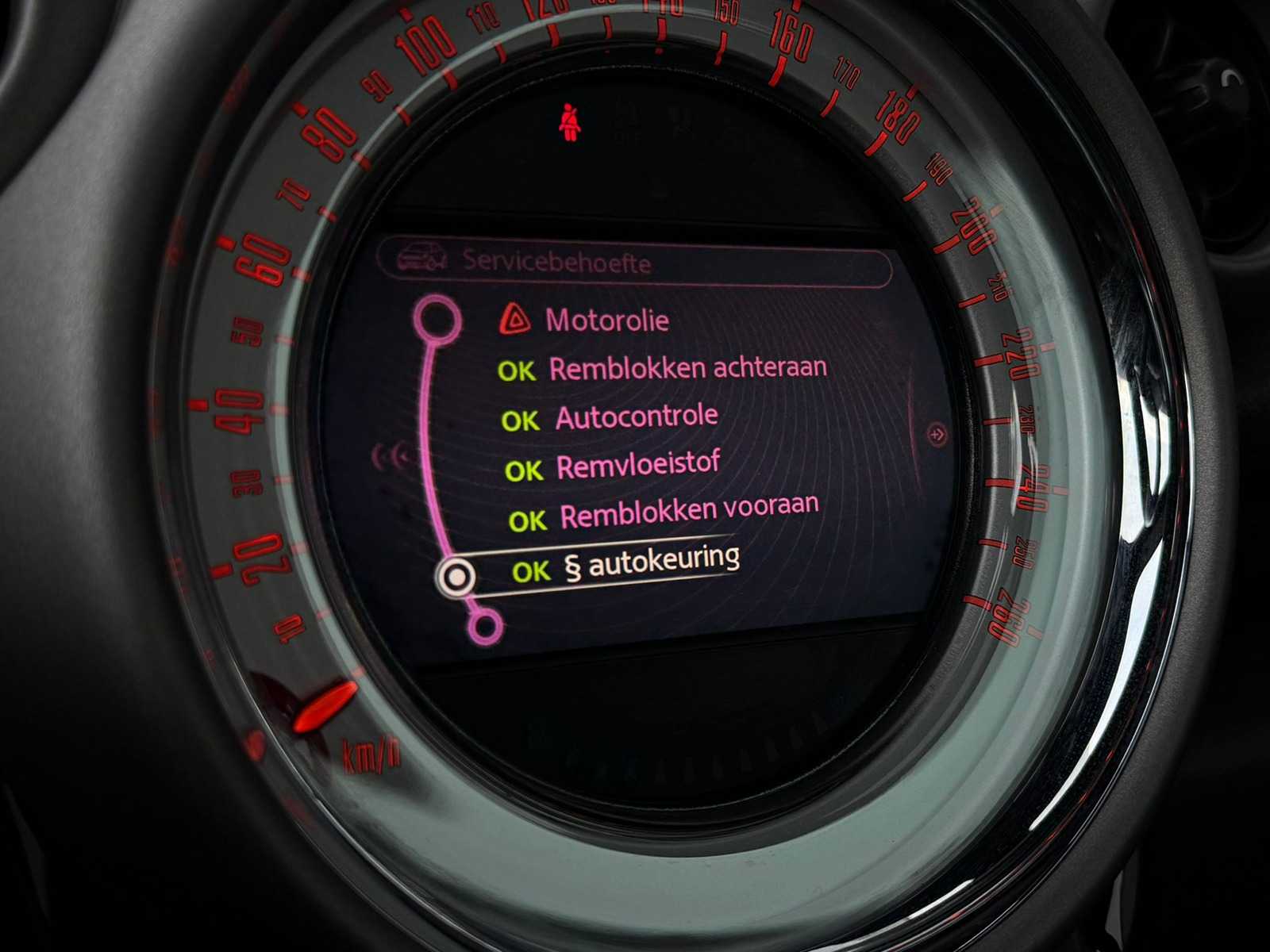Select the Remvloeistof row
1270x952 pixels.
point(638,466)
